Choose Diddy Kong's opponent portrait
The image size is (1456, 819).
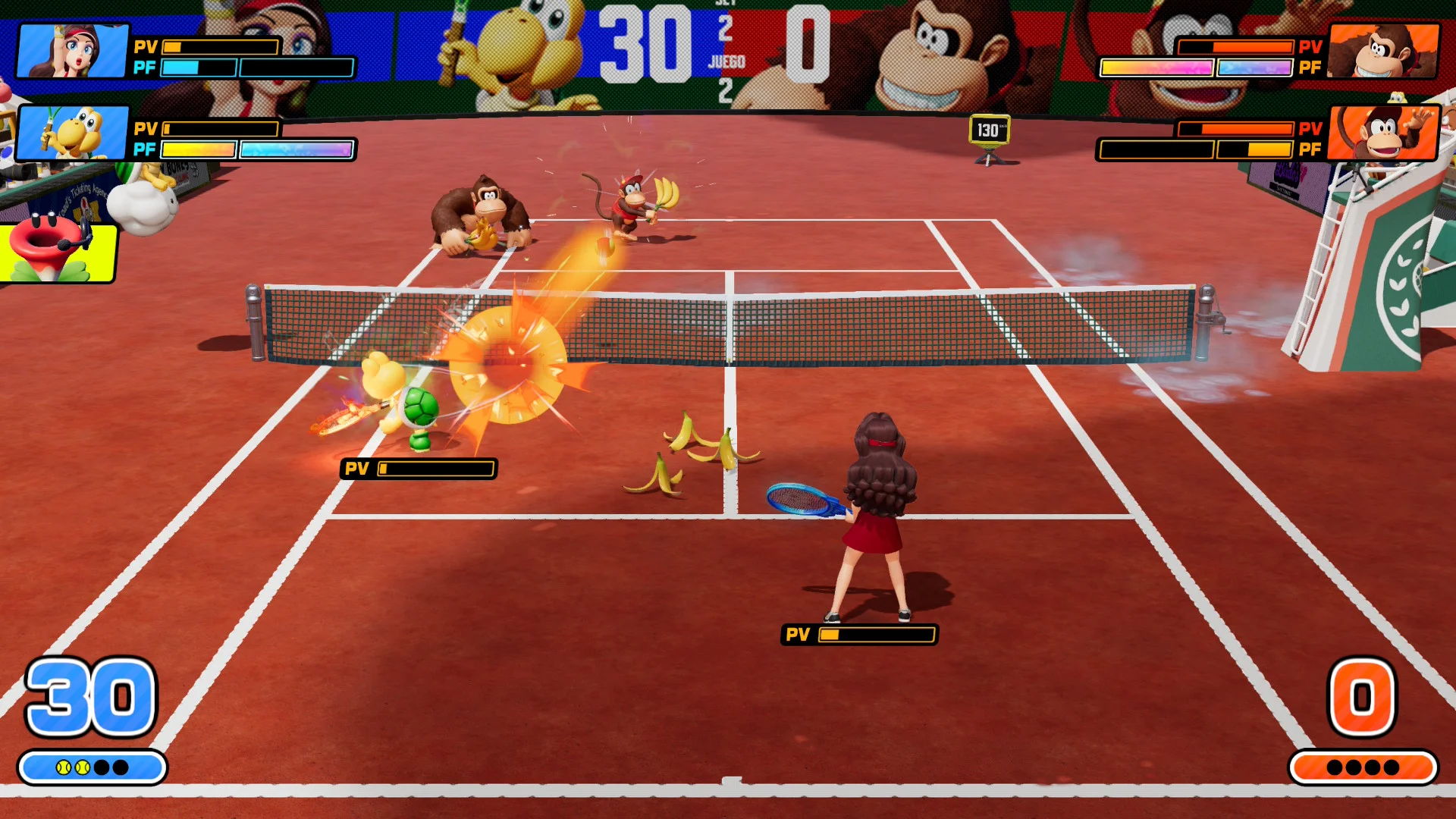pos(1383,133)
